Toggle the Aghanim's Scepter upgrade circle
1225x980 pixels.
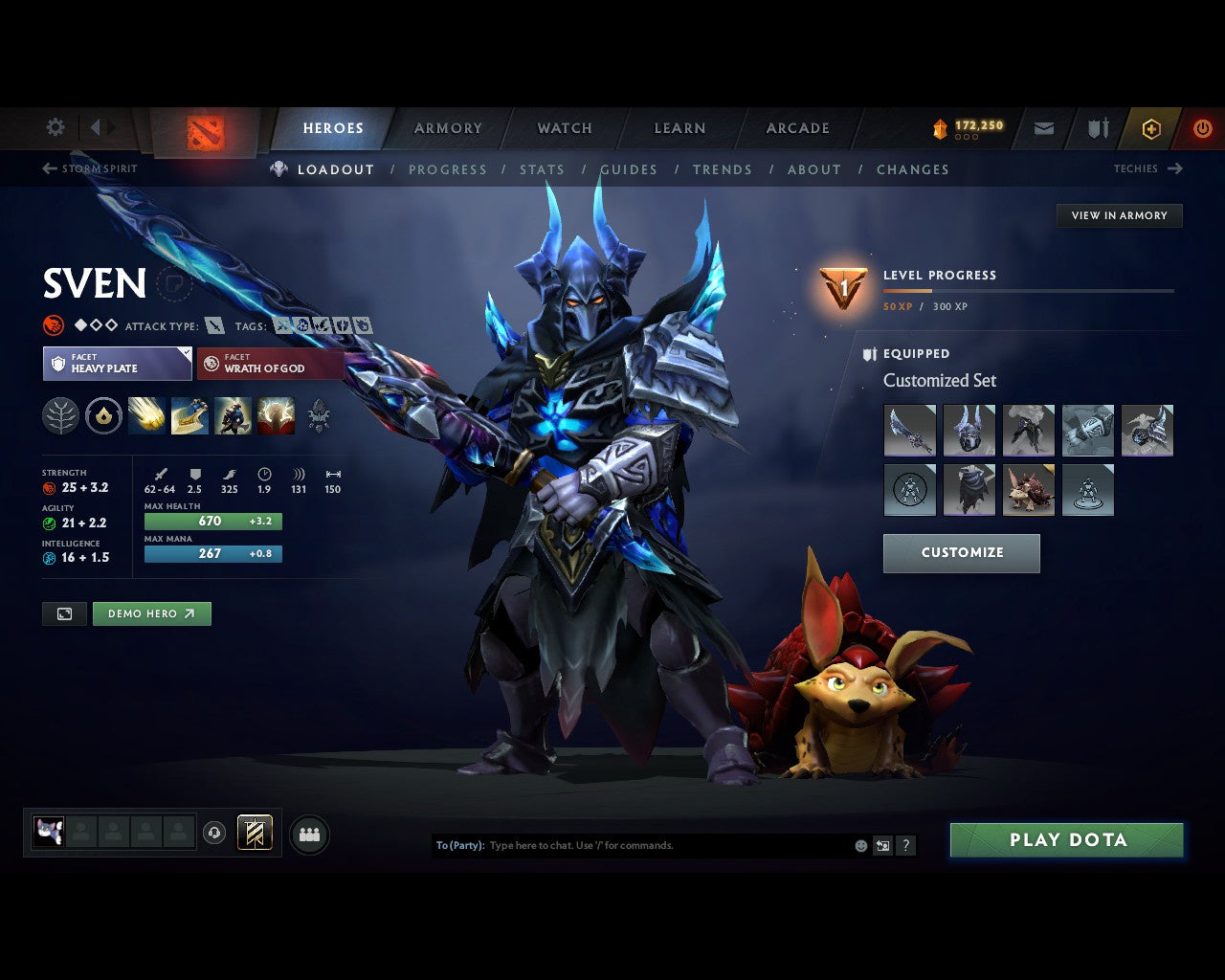102,415
